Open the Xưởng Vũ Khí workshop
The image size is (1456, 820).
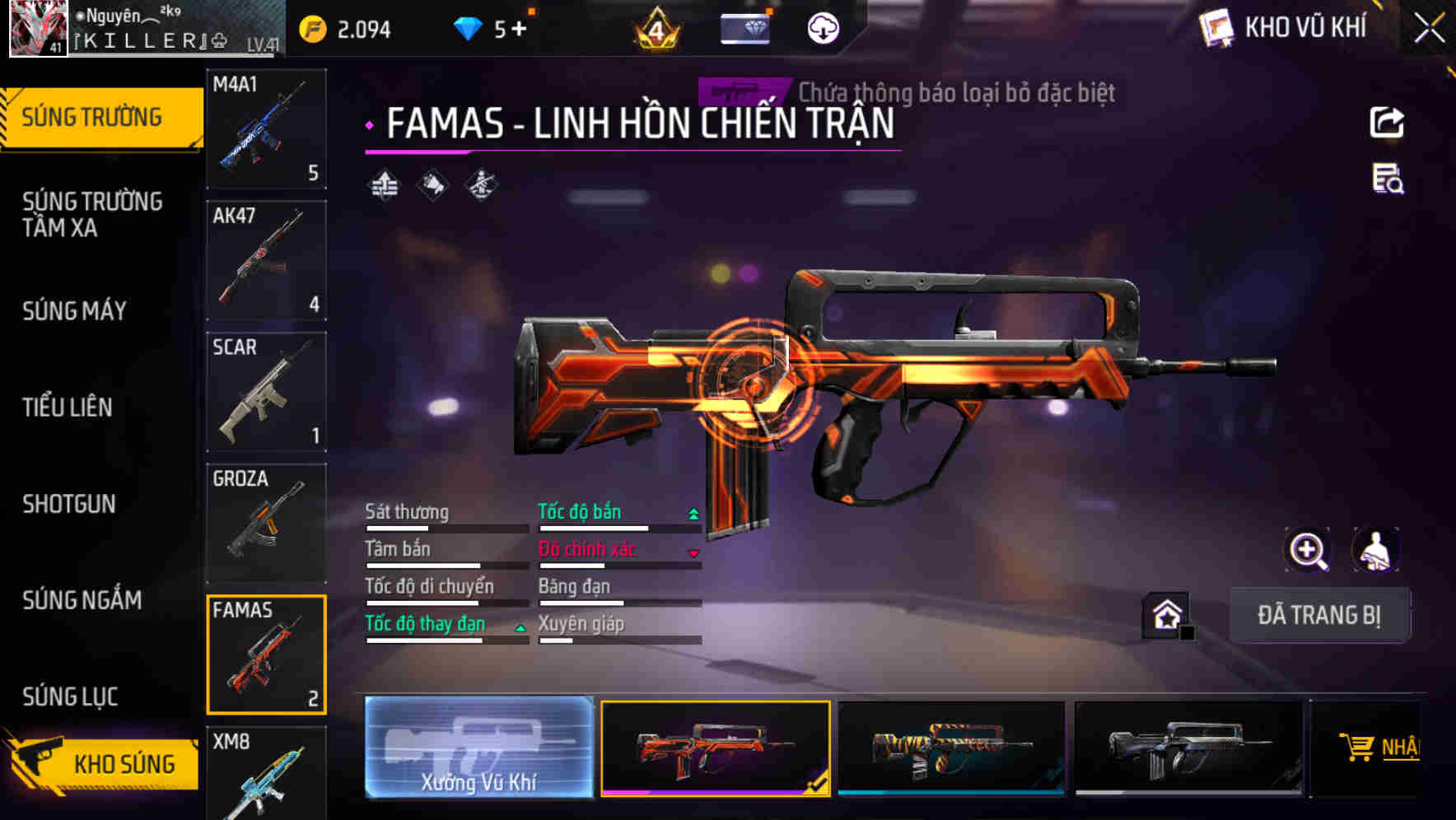click(x=478, y=748)
